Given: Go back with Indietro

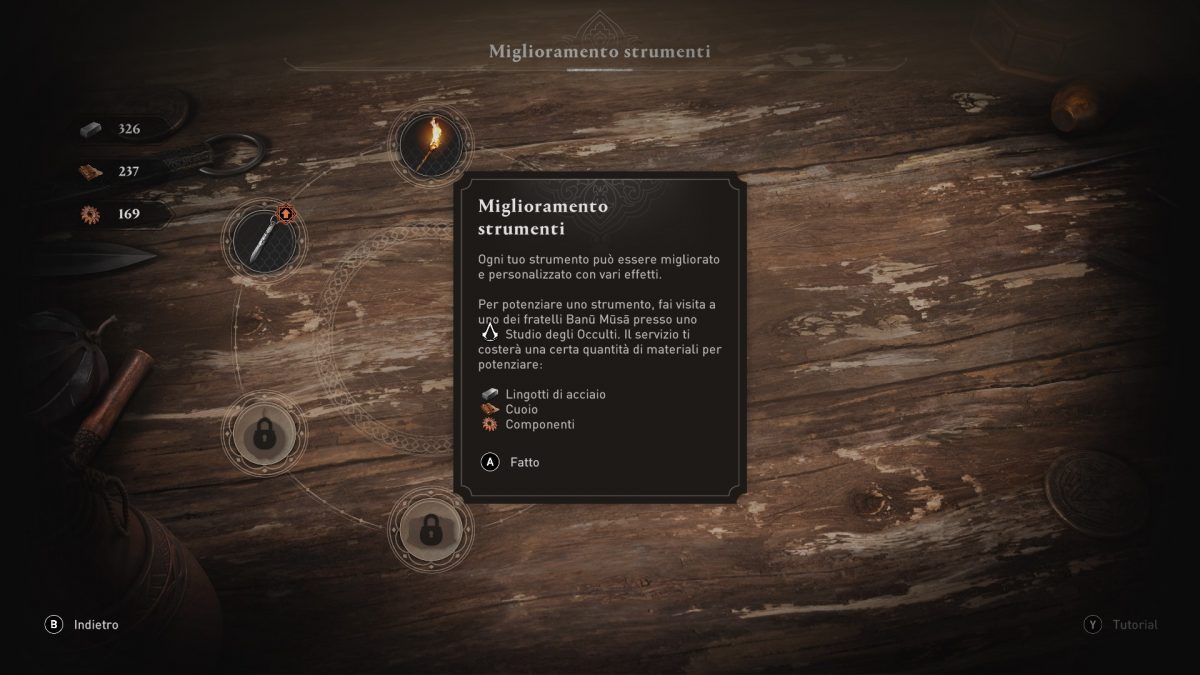Looking at the screenshot, I should click(x=83, y=624).
